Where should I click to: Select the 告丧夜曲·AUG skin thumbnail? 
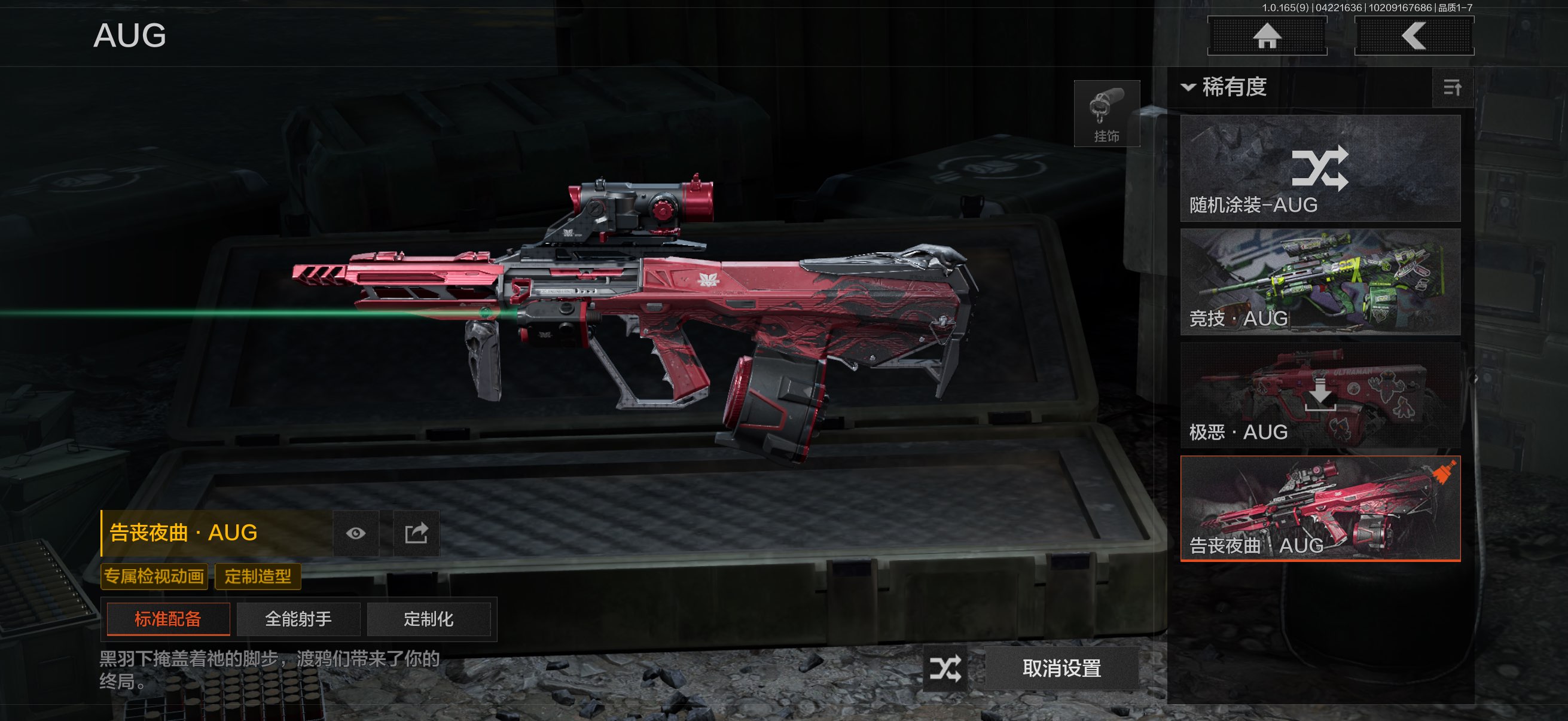(x=1320, y=508)
